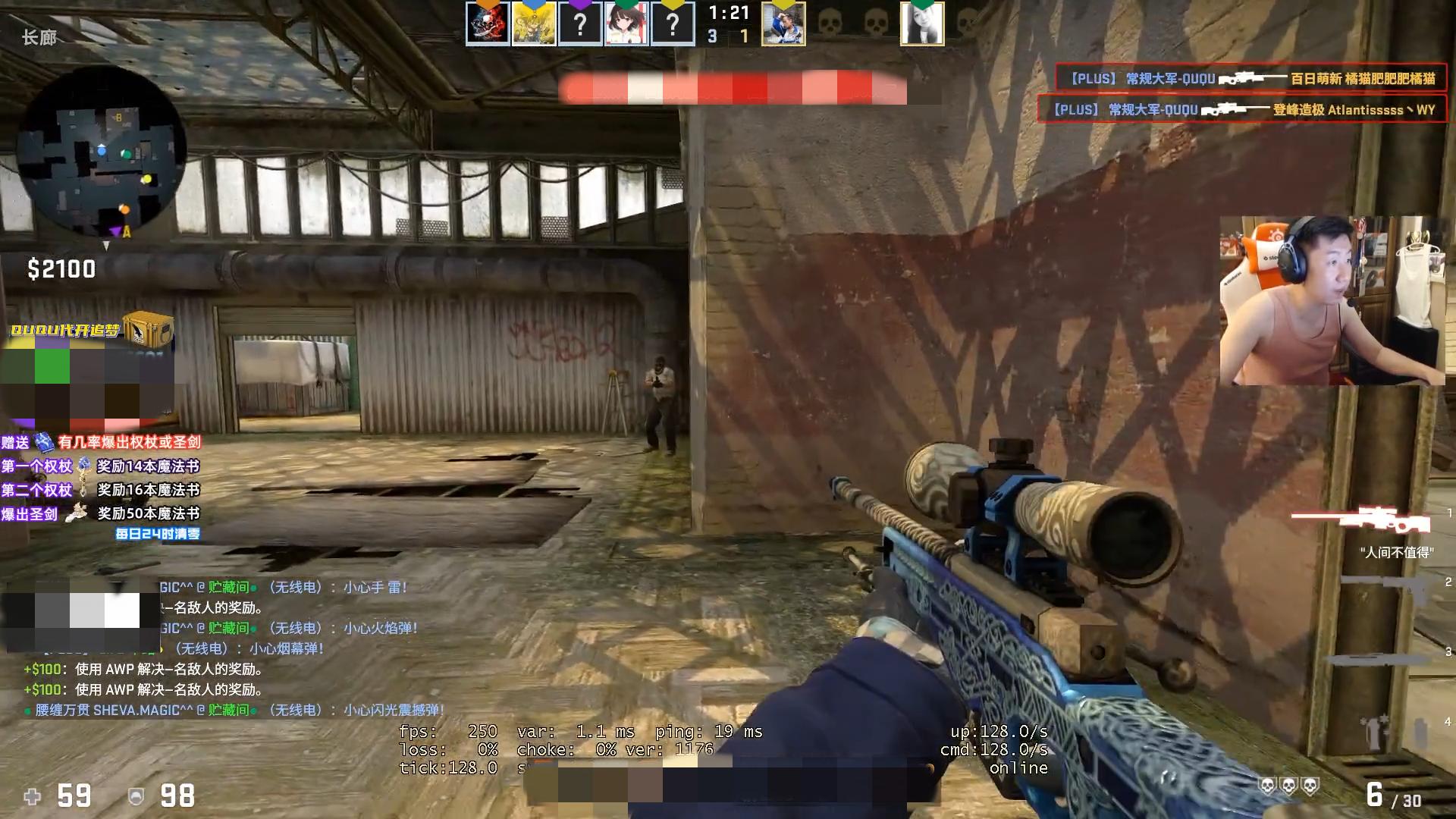Select the AWP in weapon slot 1

tap(1361, 520)
